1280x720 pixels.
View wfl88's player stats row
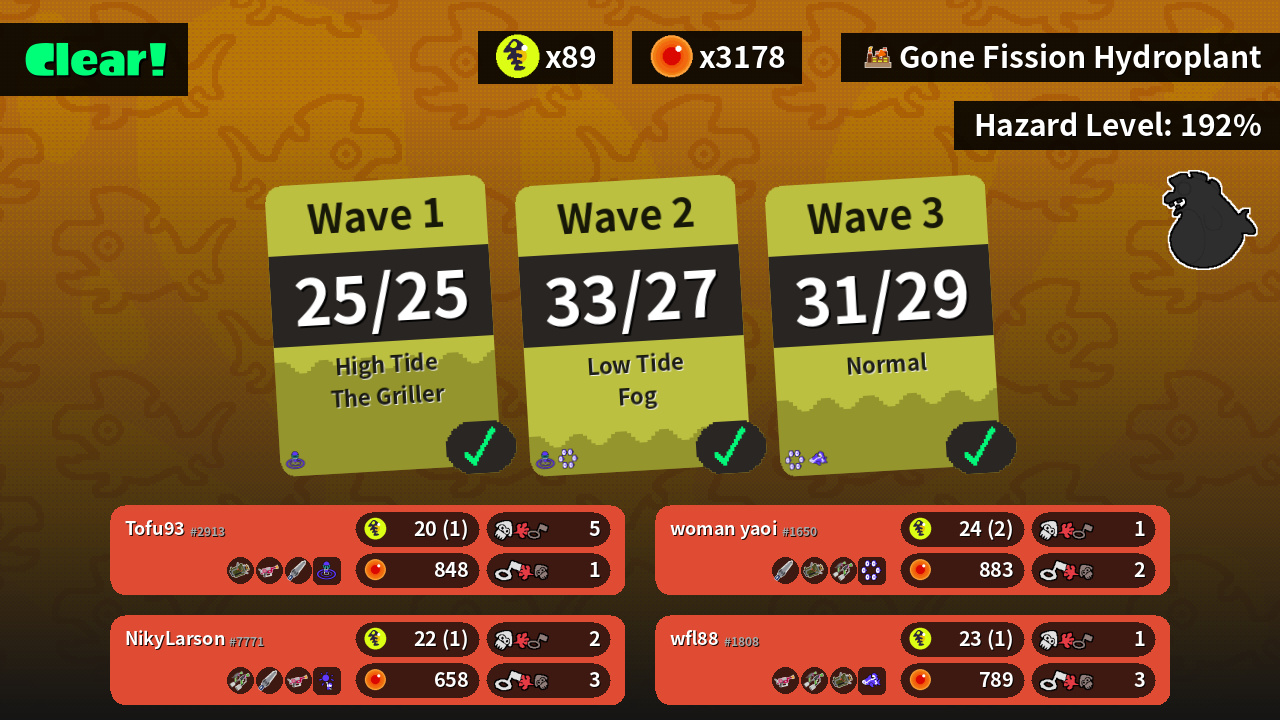pyautogui.click(x=912, y=659)
